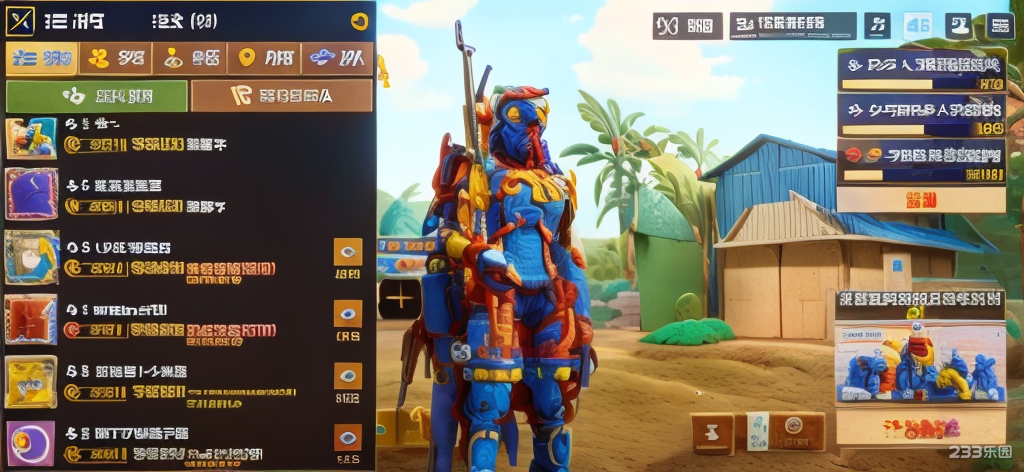1024x472 pixels.
Task: Select the highlighted yellow first tab
Action: click(x=41, y=59)
